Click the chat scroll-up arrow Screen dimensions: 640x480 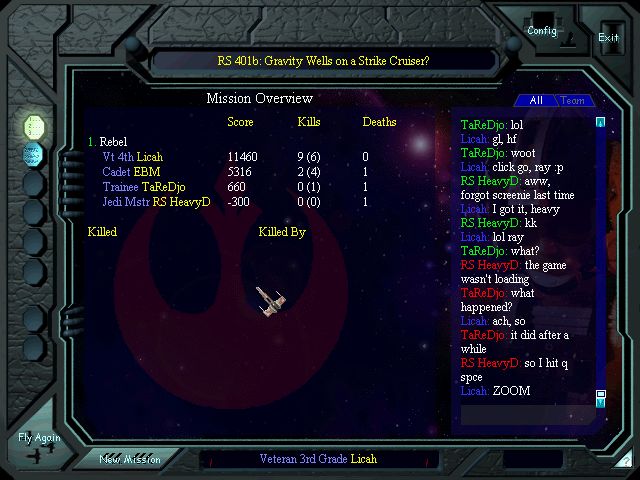point(600,123)
